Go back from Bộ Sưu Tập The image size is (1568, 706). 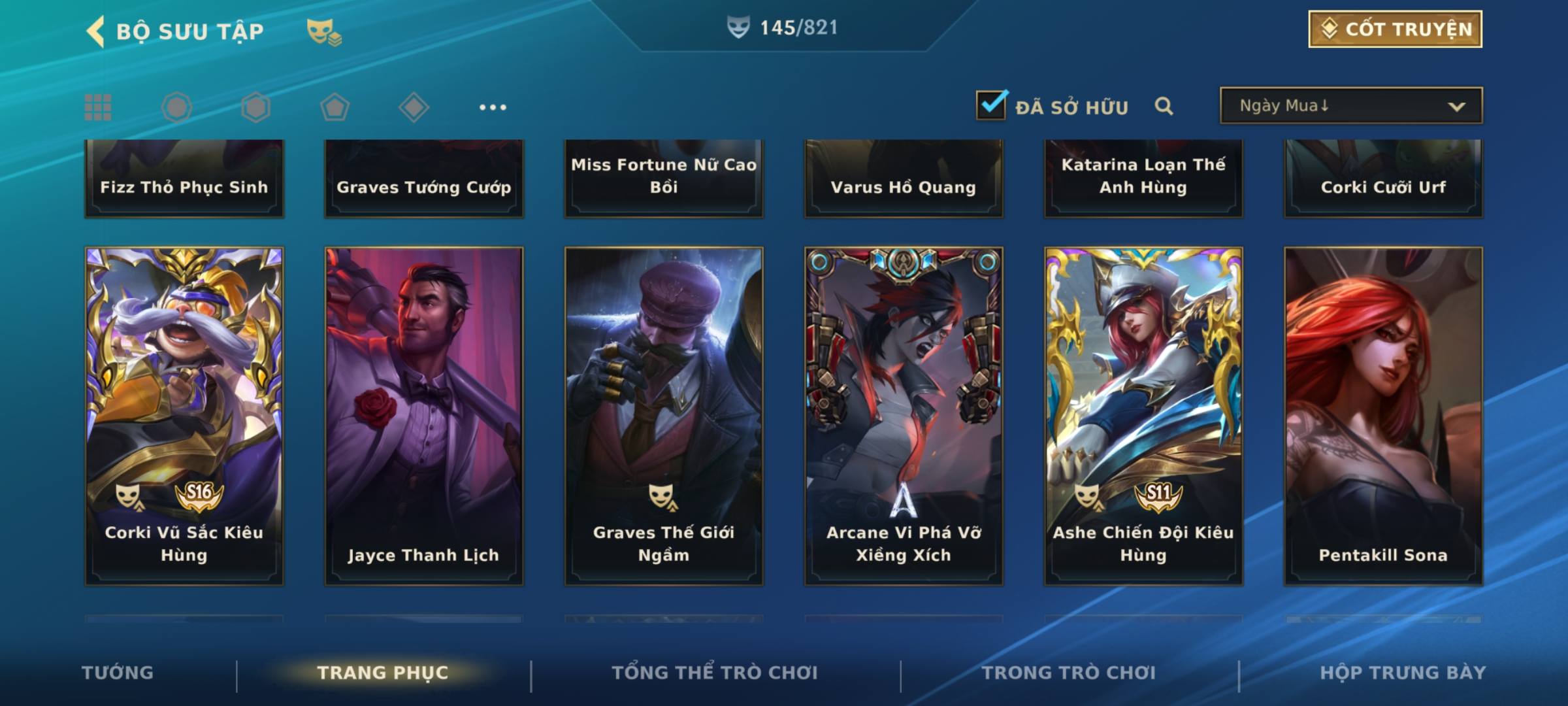pyautogui.click(x=96, y=31)
